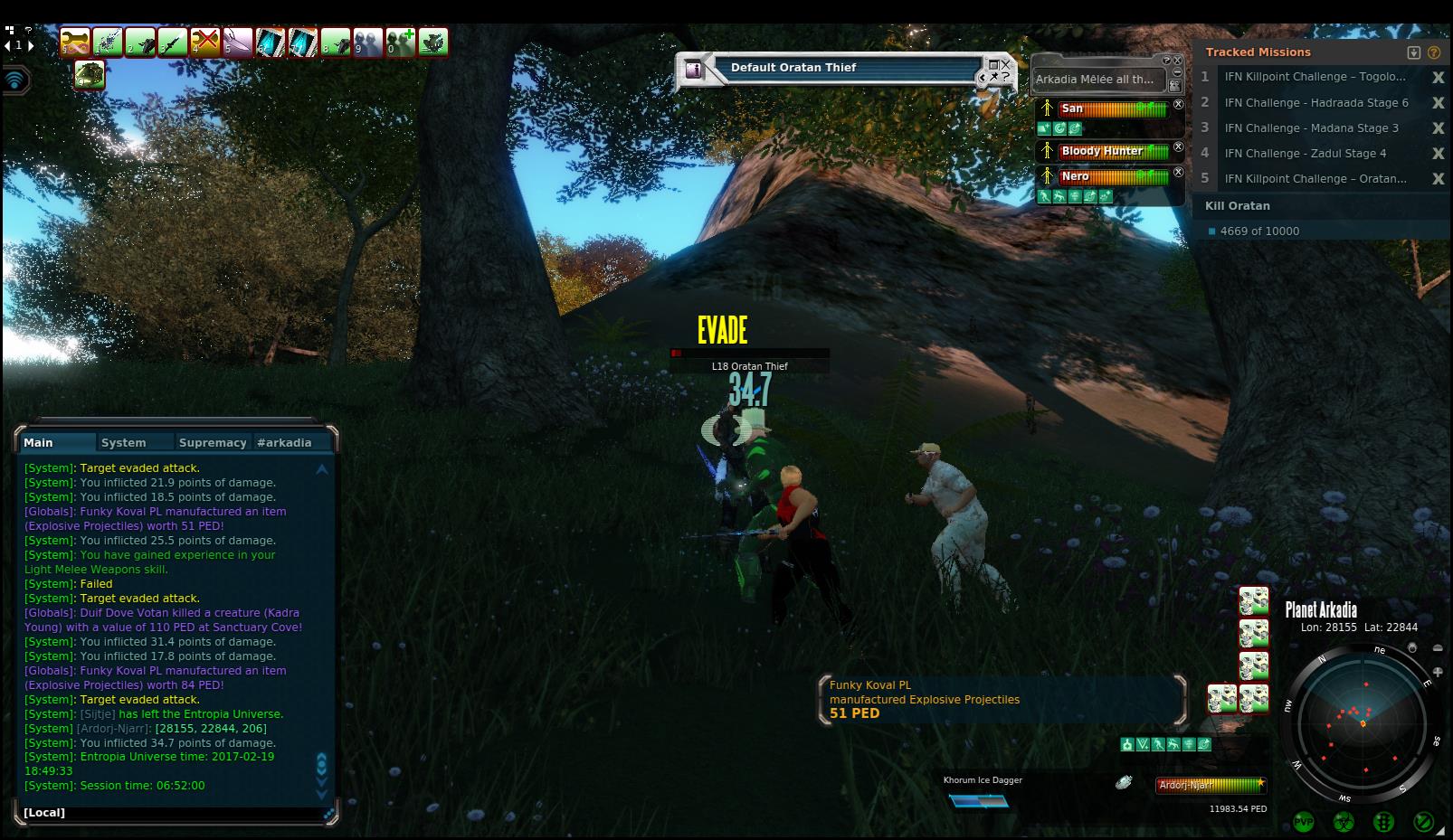Collapse the Tracked Missions panel with arrow button
This screenshot has width=1453, height=840.
pos(1414,52)
